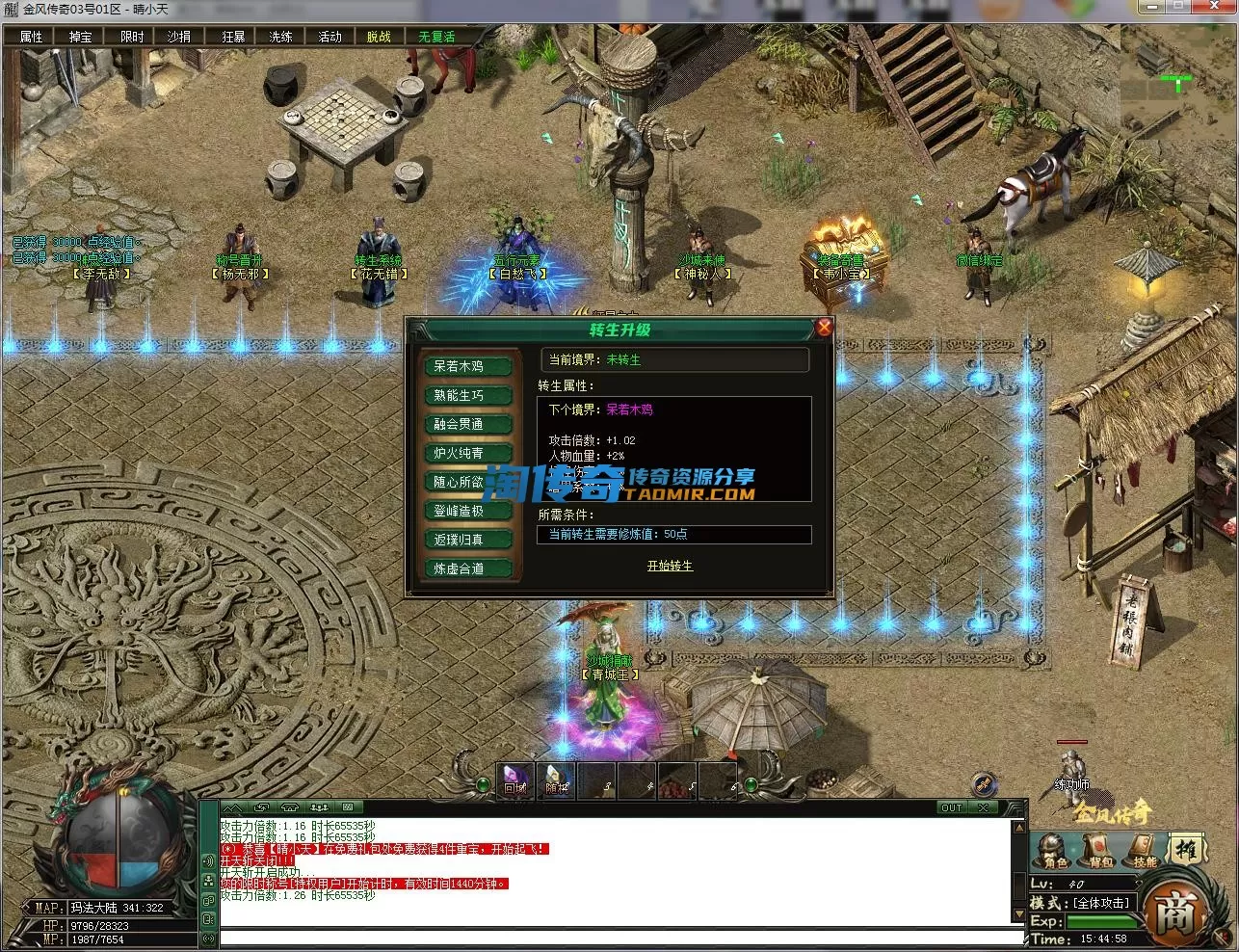Use the 回城 return-to-town hotbar item
Screen dimensions: 1239x952
(515, 780)
